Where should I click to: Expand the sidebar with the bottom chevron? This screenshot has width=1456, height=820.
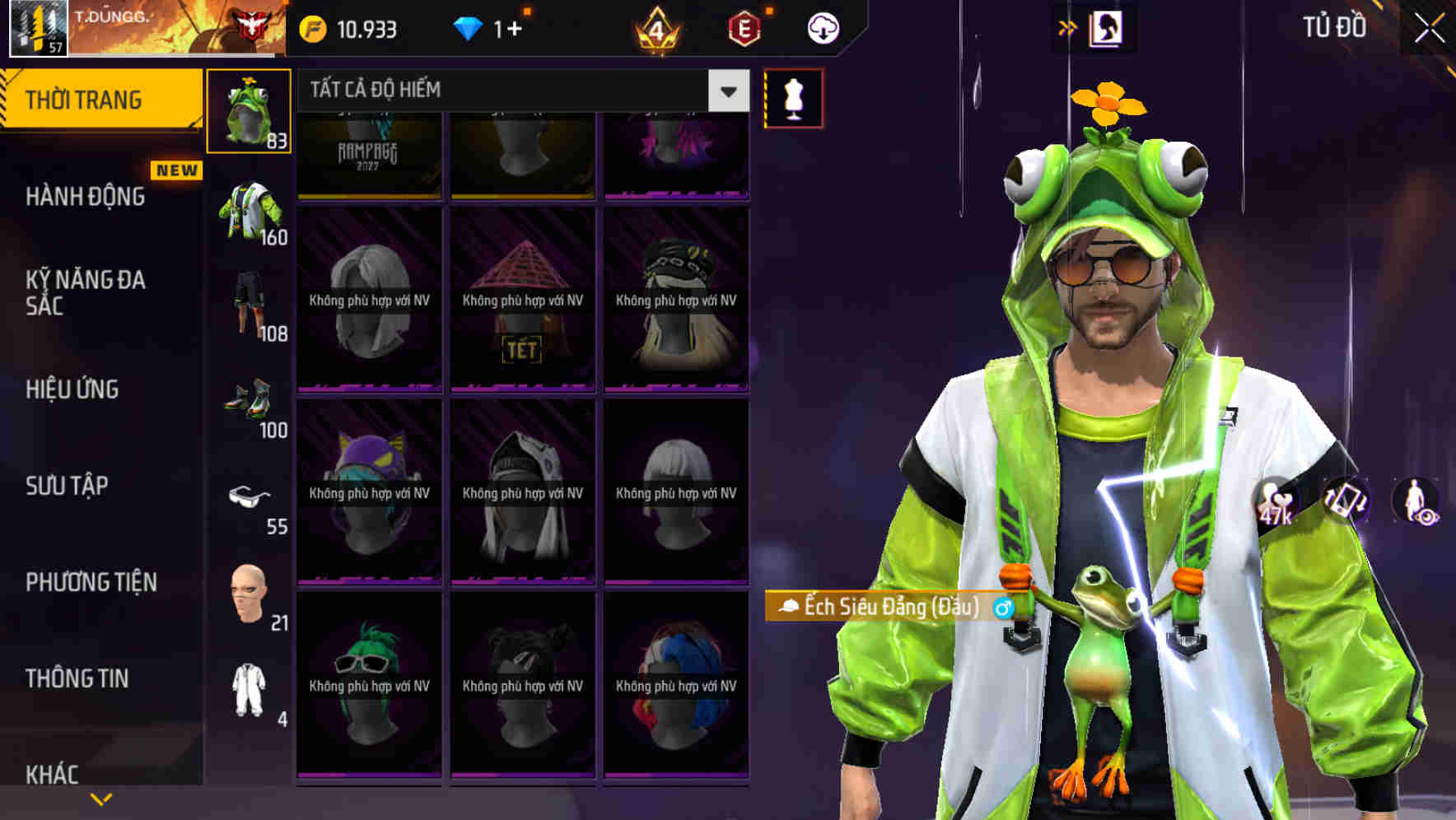100,797
